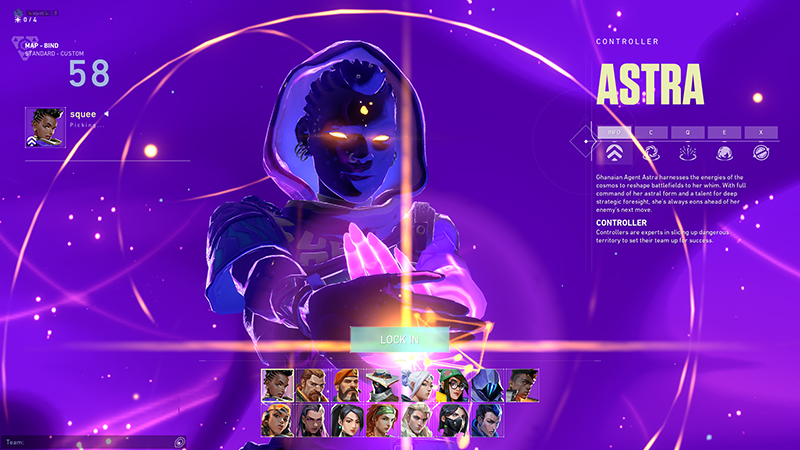Select the Astra agent portrait
The image size is (800, 450).
click(x=277, y=384)
